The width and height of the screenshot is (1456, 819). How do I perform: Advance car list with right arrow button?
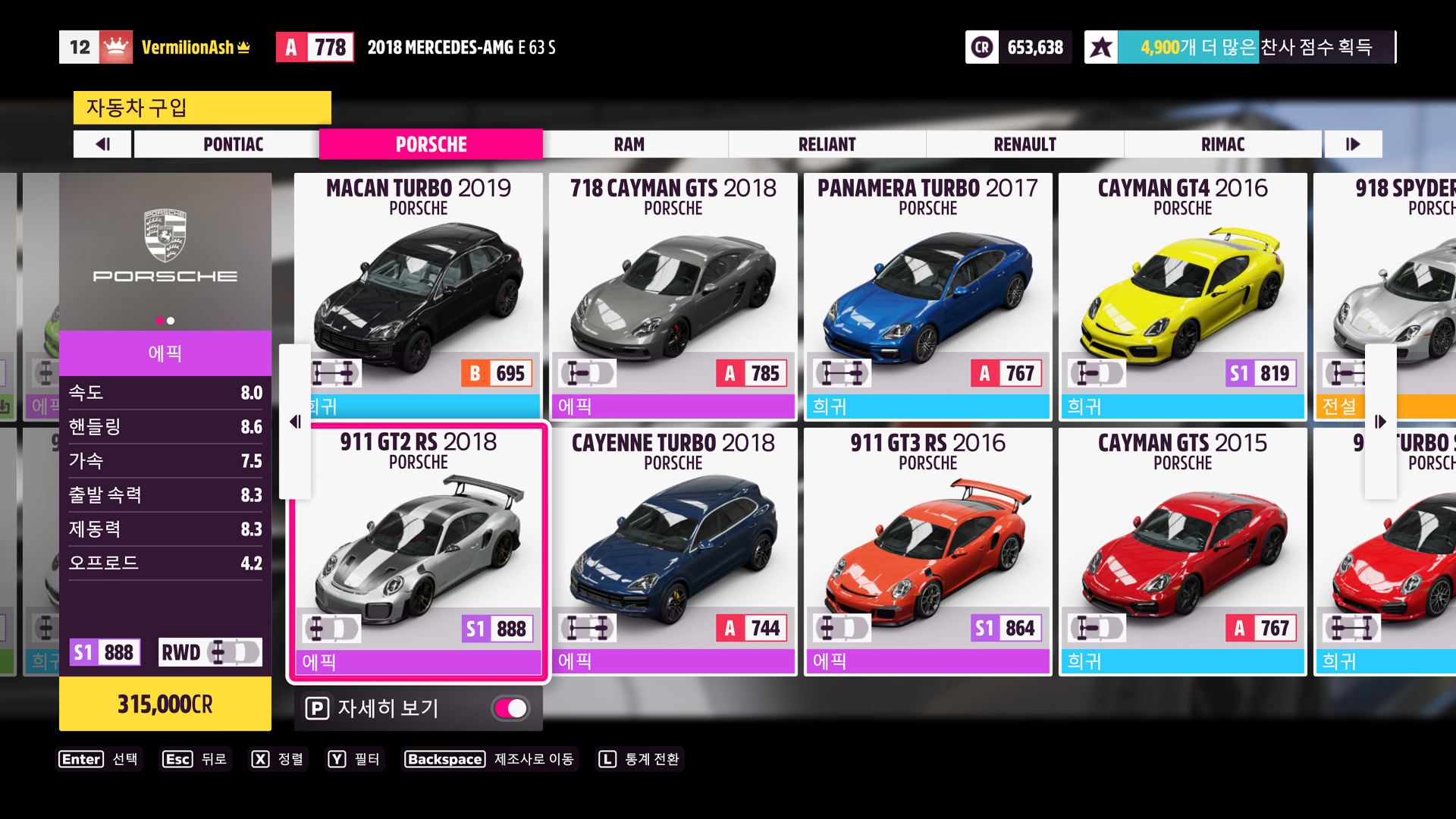[1380, 422]
